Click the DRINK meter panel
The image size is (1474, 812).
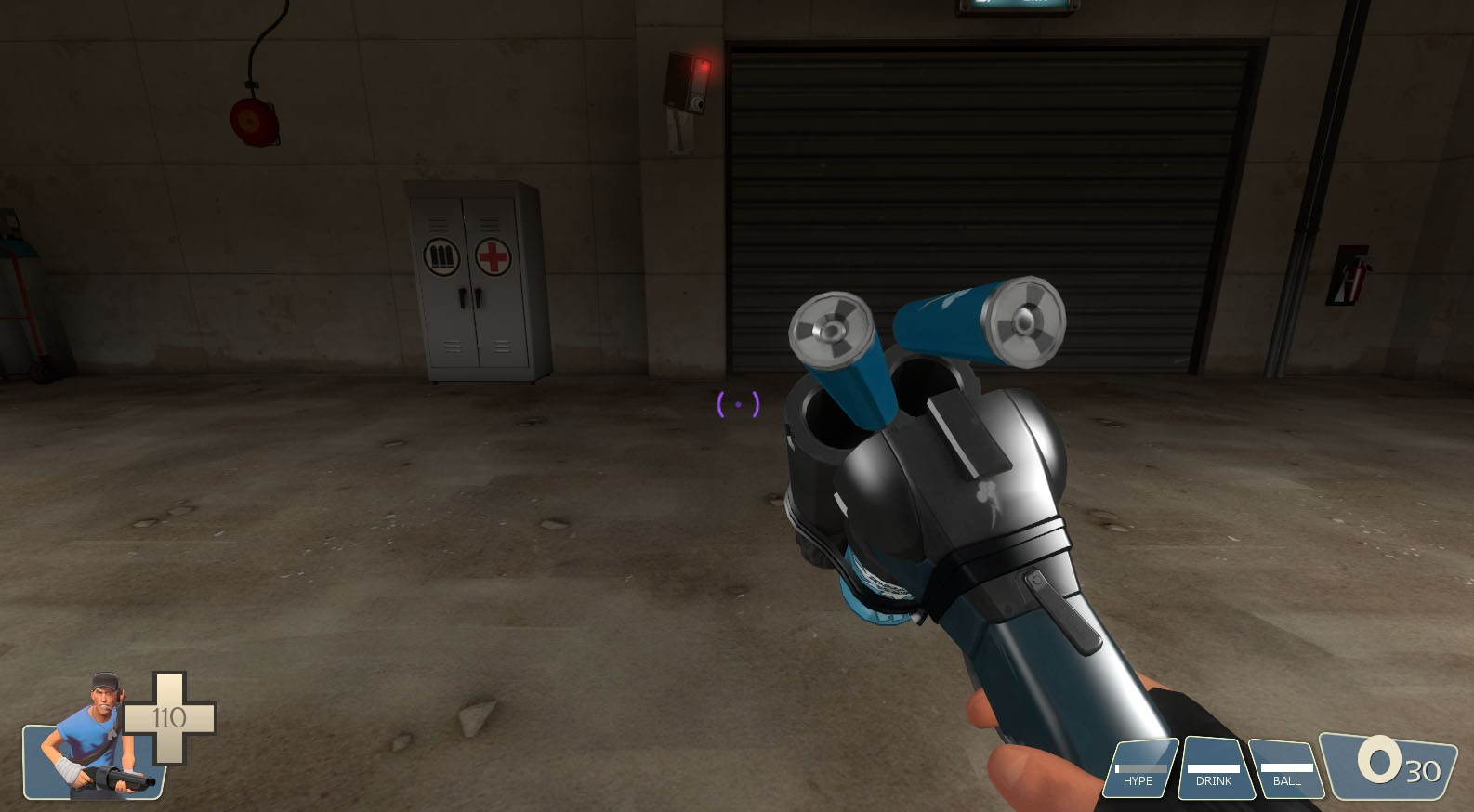tap(1214, 768)
